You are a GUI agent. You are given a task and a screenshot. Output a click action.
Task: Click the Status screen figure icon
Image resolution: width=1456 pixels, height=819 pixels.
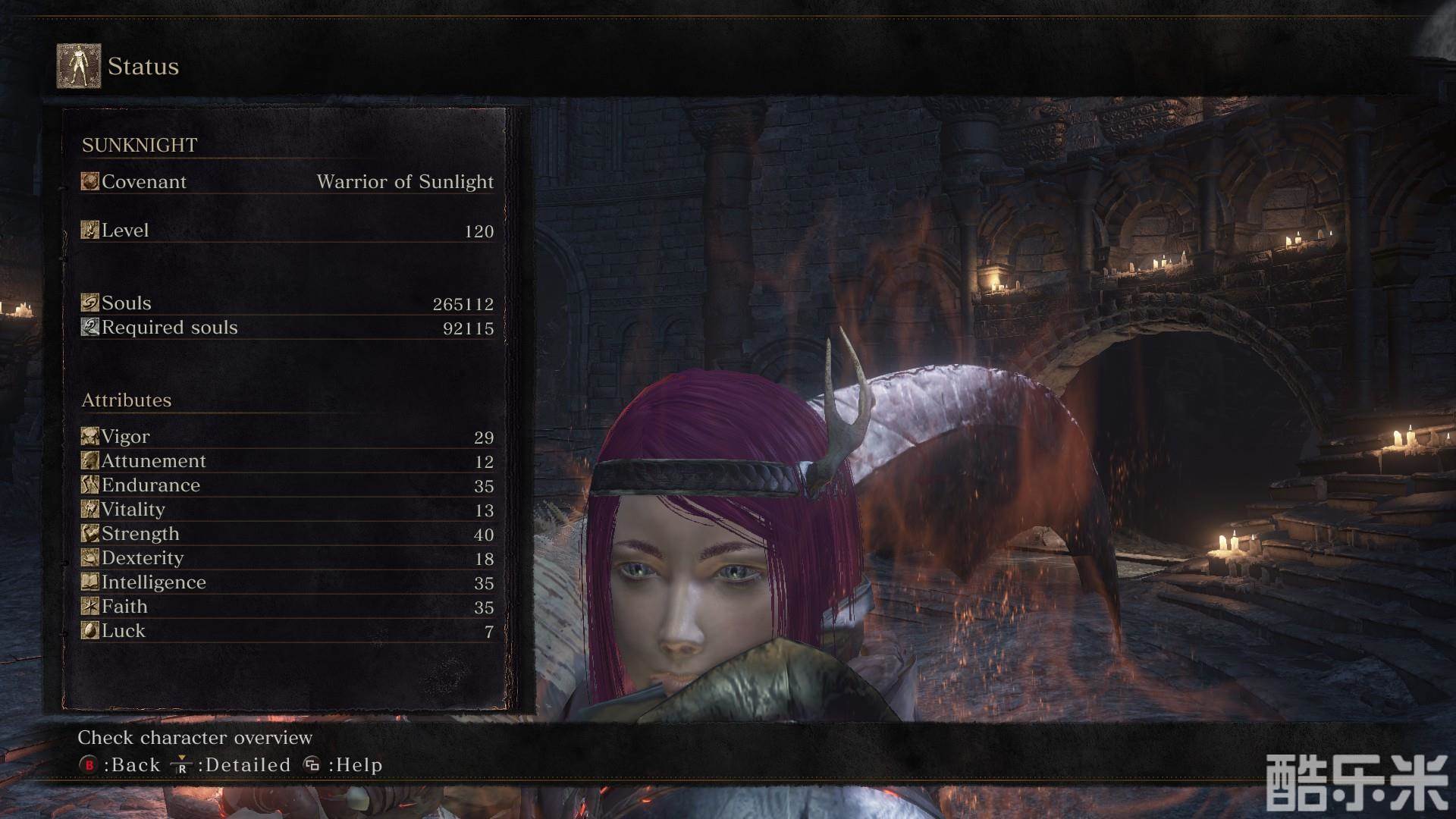tap(79, 66)
